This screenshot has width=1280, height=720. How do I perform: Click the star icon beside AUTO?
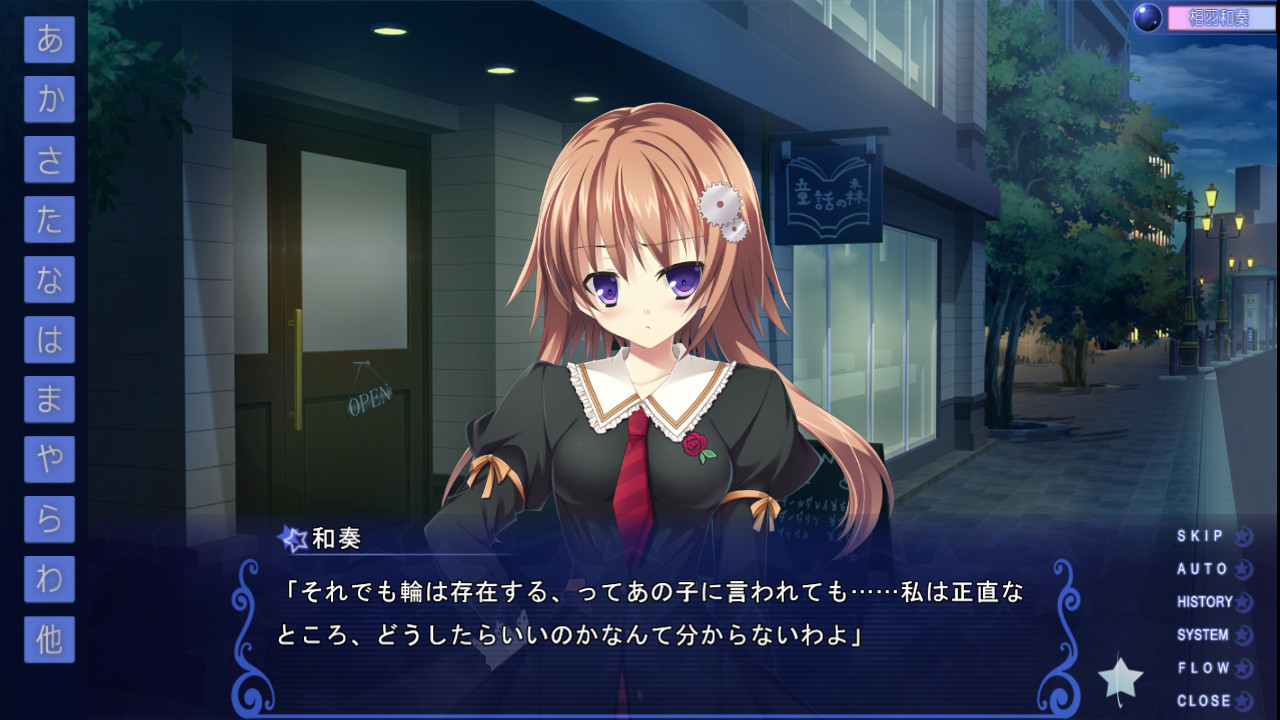1243,568
